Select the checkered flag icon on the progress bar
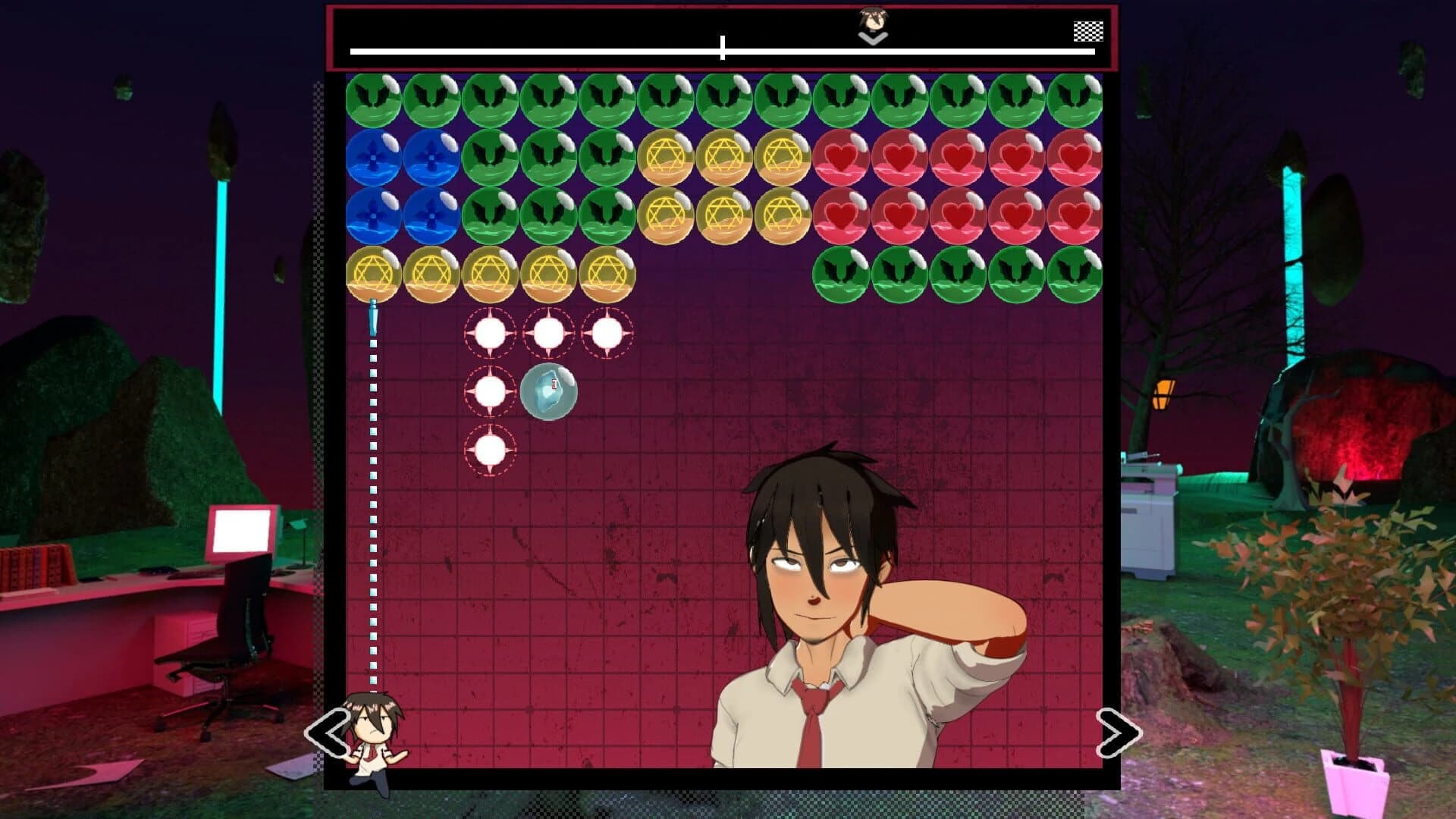The height and width of the screenshot is (819, 1456). coord(1087,32)
